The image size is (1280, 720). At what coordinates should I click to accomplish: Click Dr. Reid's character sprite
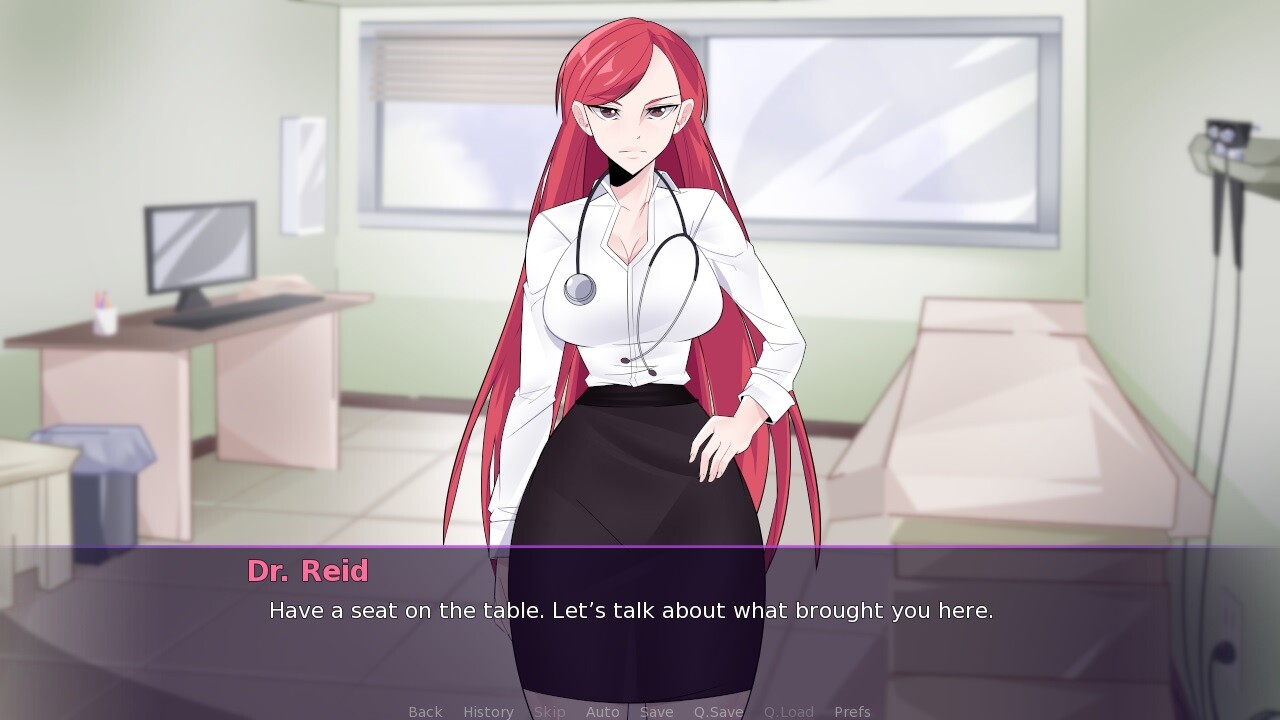(630, 300)
